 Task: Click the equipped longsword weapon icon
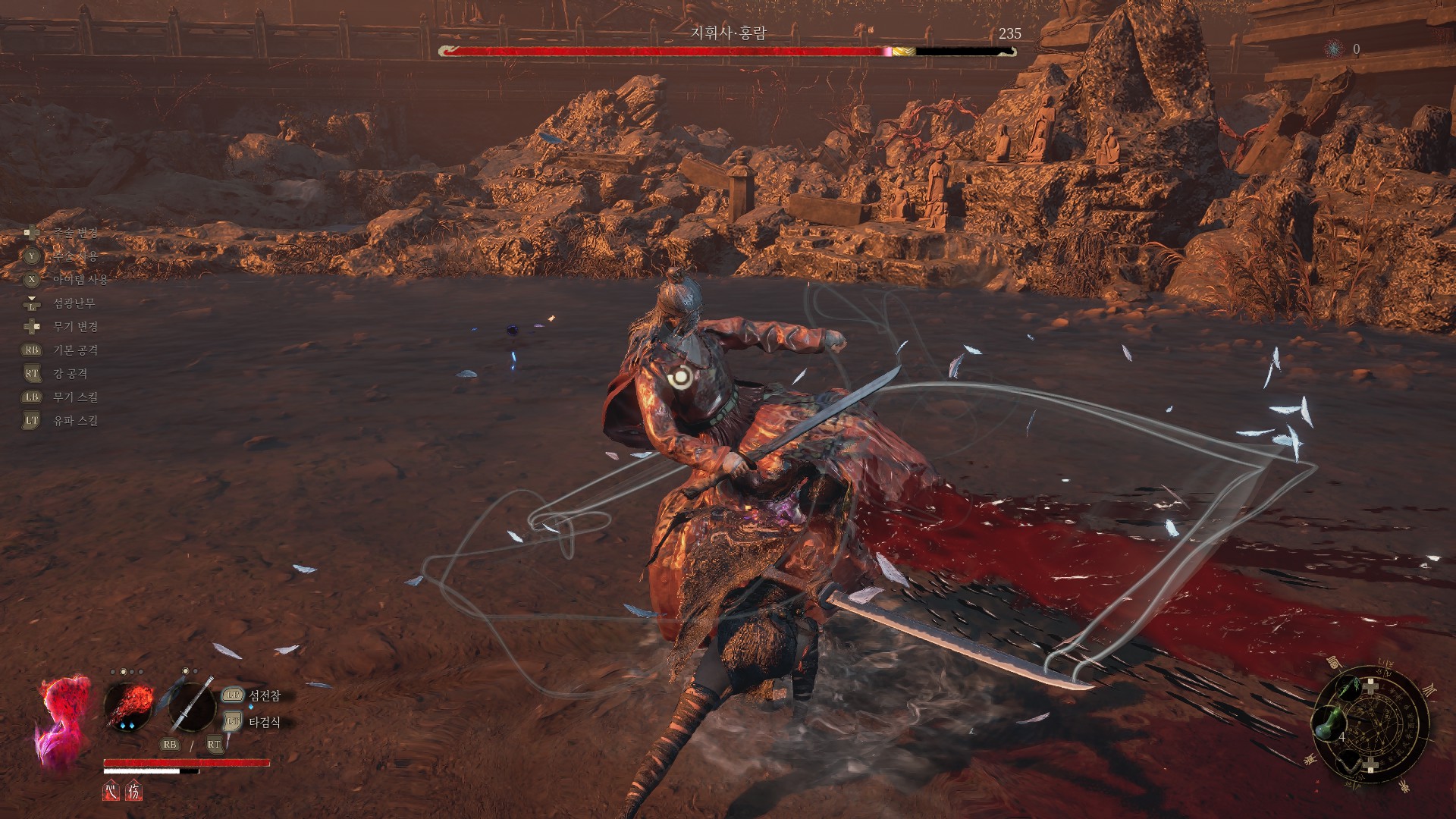point(191,705)
